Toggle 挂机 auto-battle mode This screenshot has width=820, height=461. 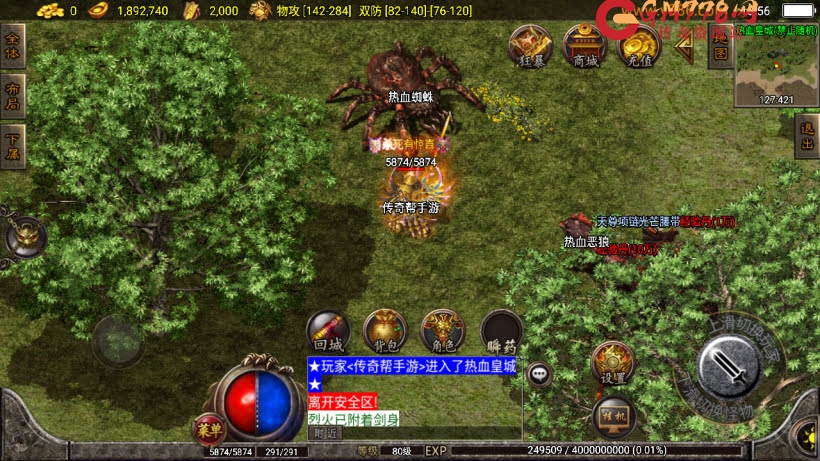click(x=613, y=416)
